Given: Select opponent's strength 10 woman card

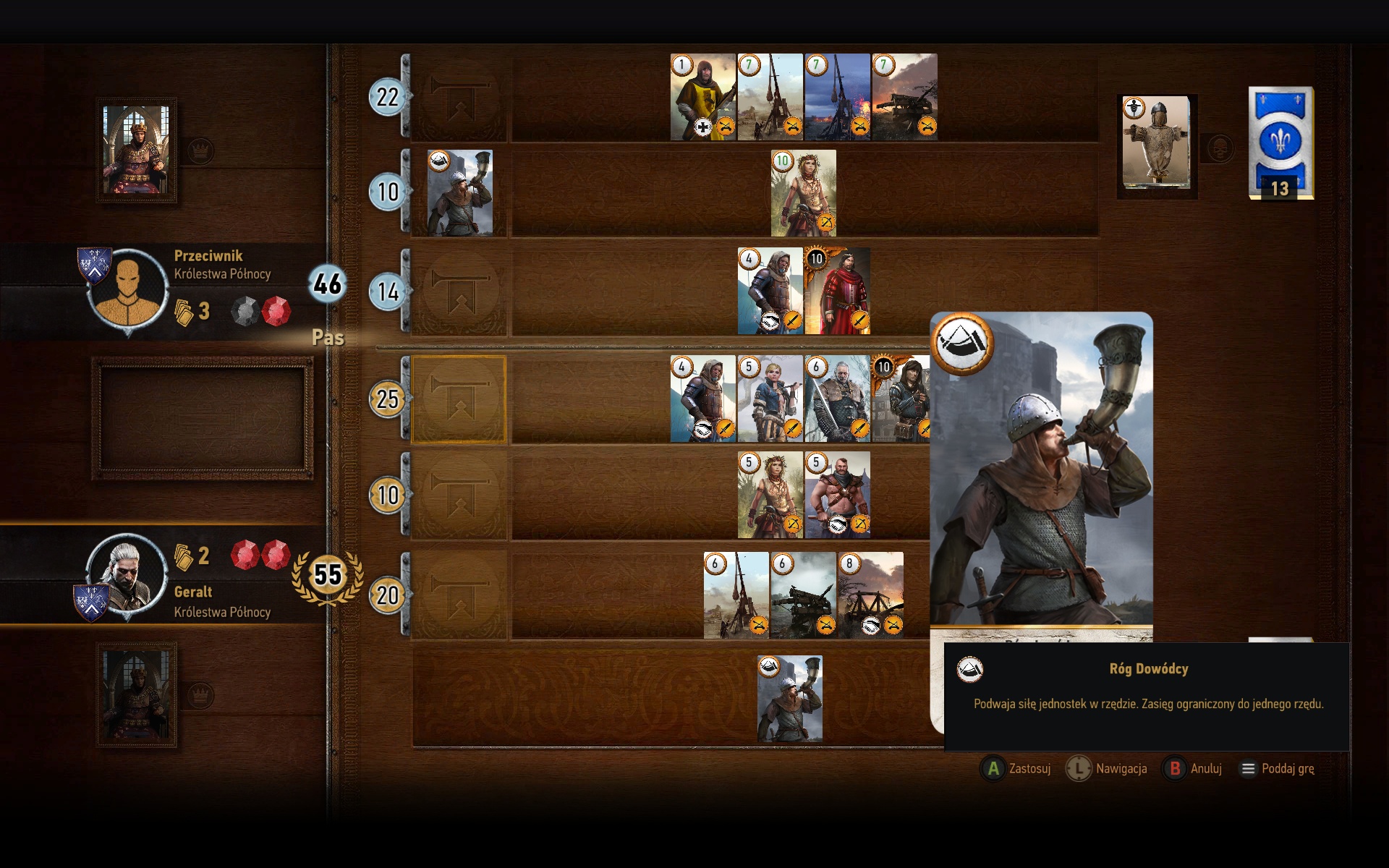Looking at the screenshot, I should click(x=803, y=193).
